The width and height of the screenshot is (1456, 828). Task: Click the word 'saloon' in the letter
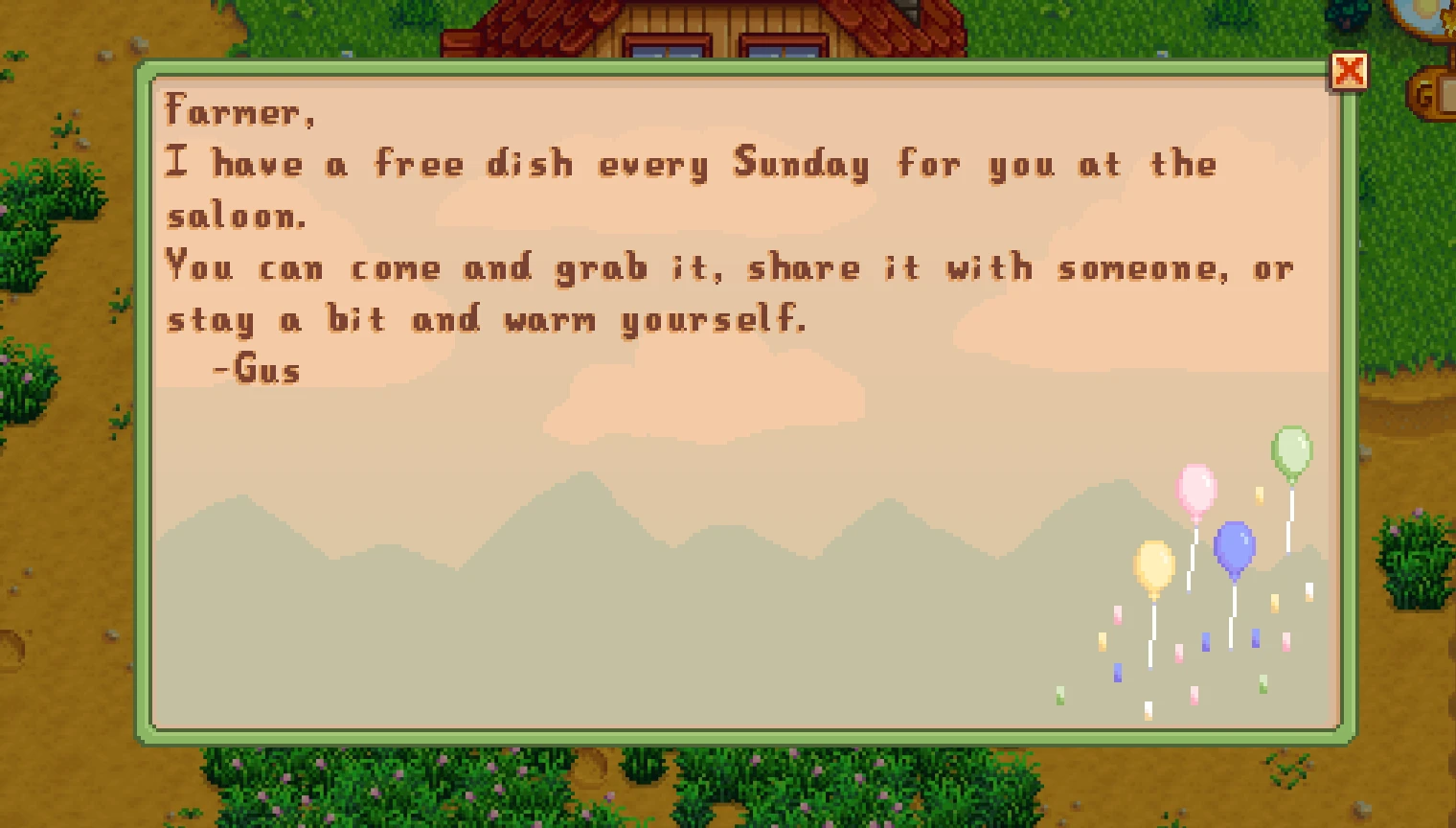point(233,216)
